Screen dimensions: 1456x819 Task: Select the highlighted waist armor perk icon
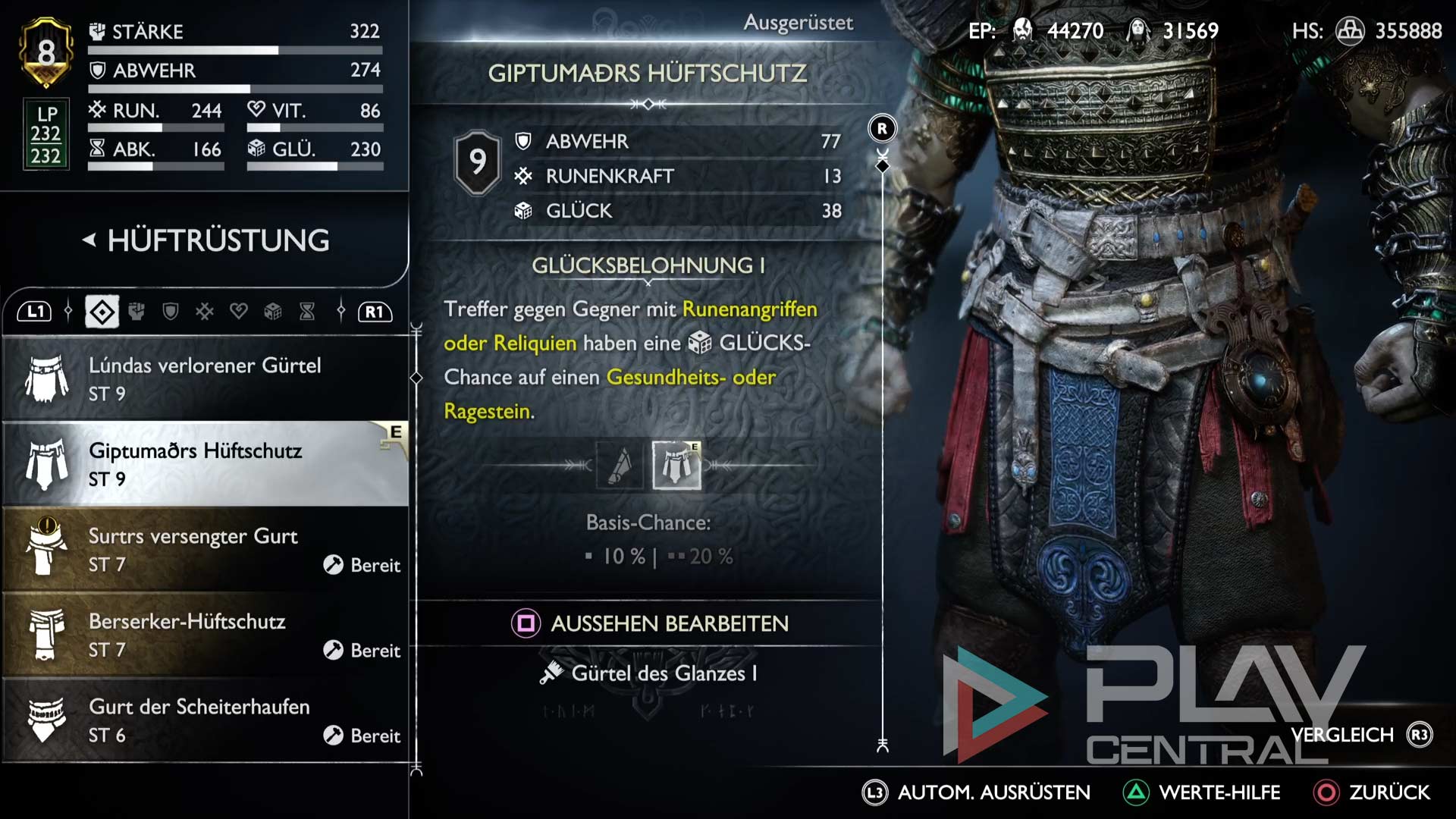click(x=676, y=465)
